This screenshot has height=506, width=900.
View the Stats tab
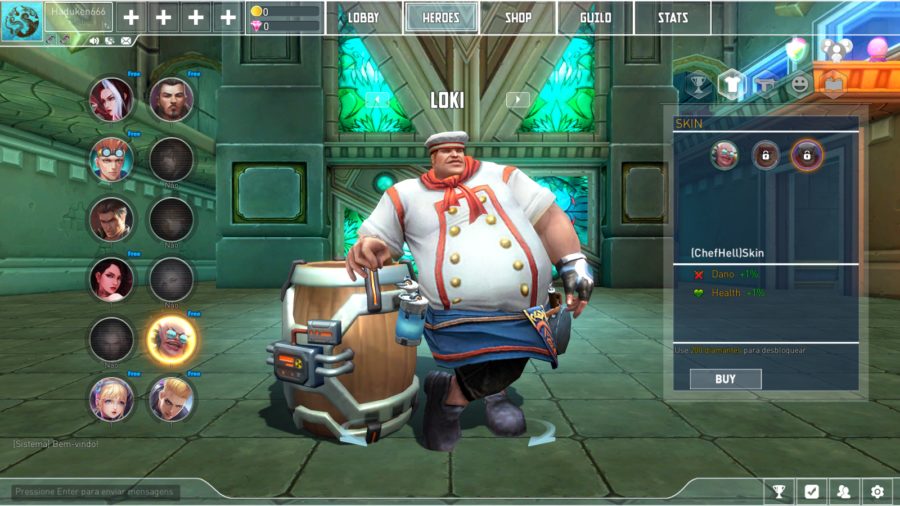pos(672,18)
